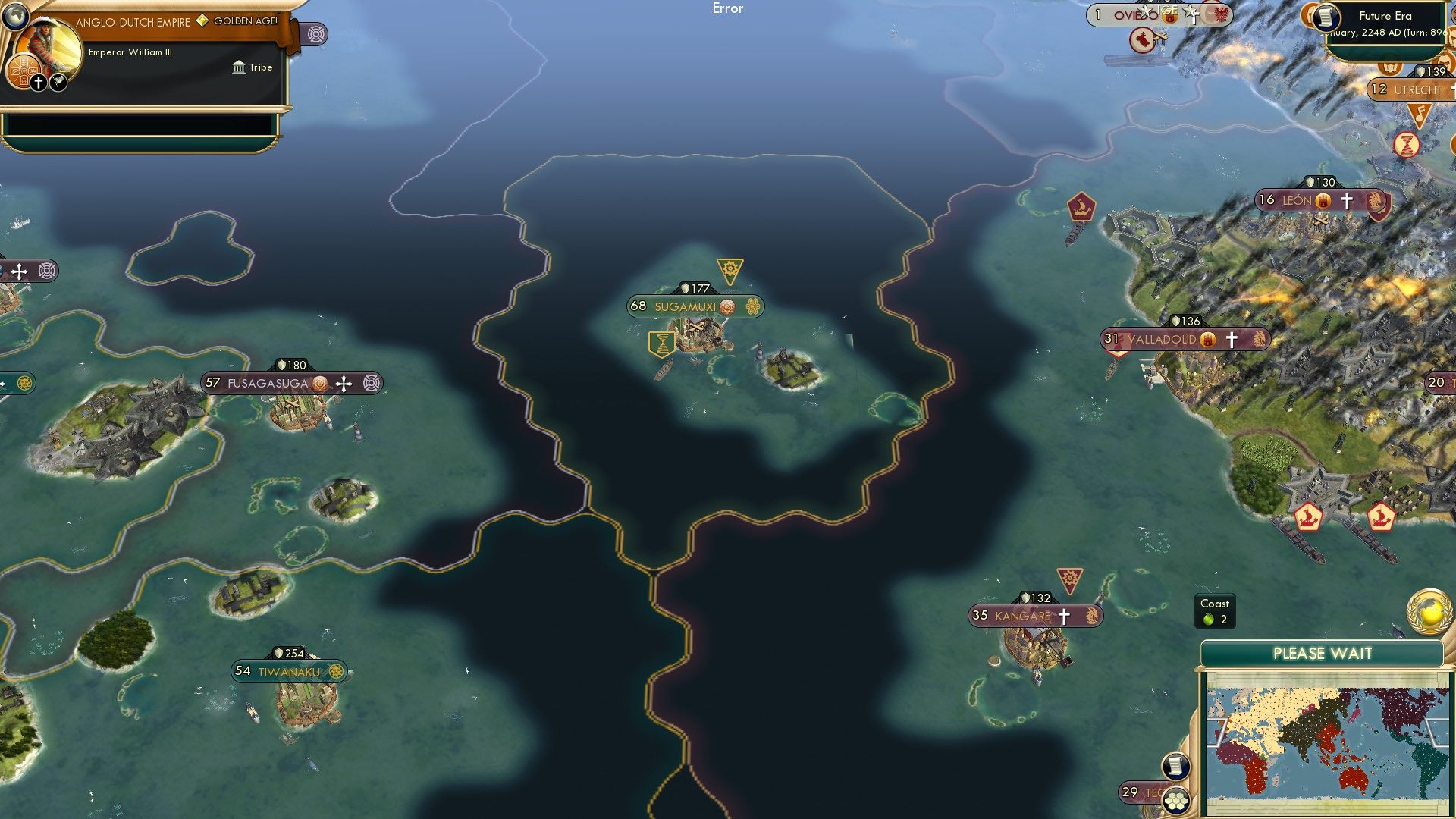Click the Tribe government label

pyautogui.click(x=255, y=67)
